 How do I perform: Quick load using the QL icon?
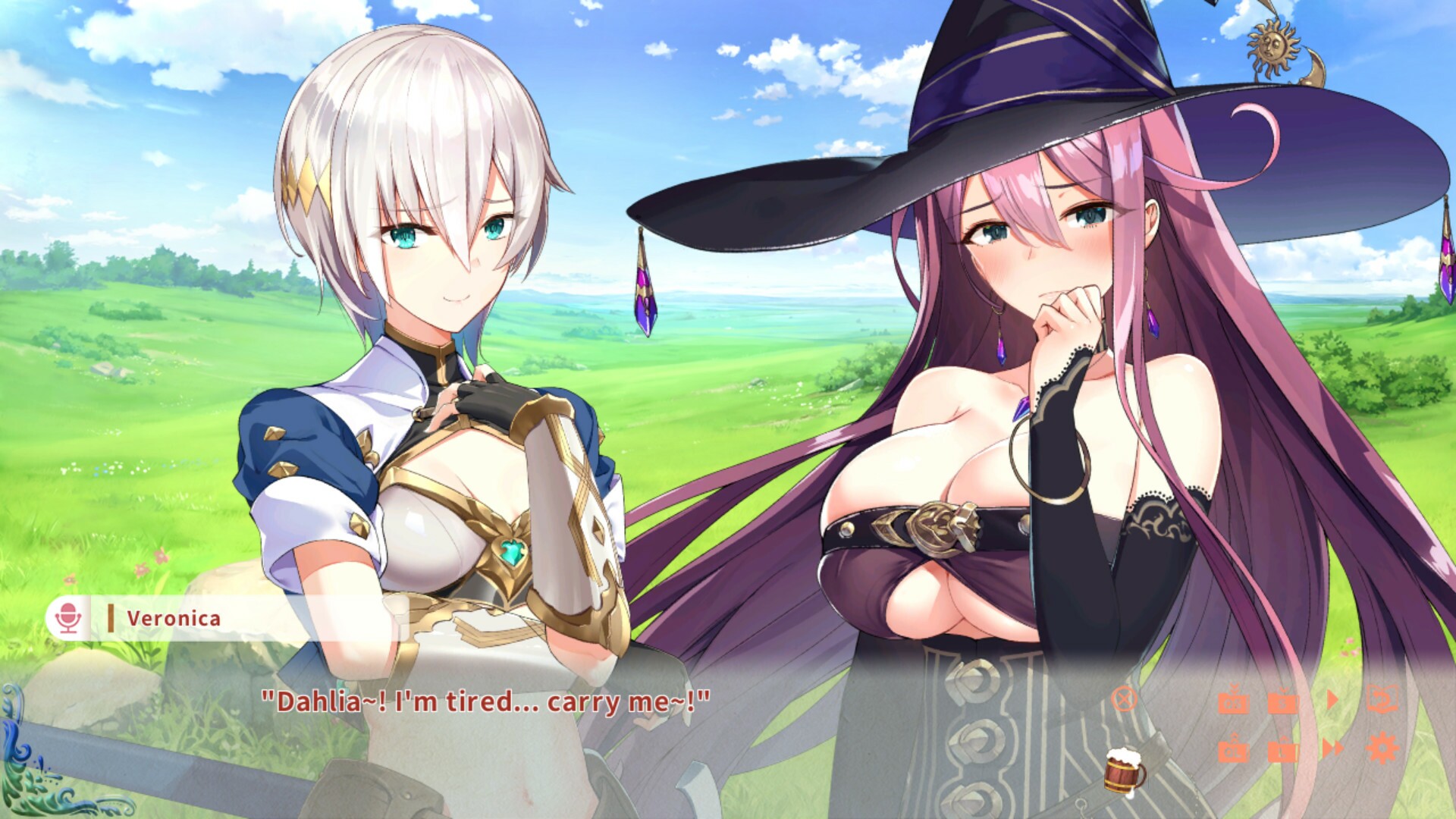[x=1235, y=750]
